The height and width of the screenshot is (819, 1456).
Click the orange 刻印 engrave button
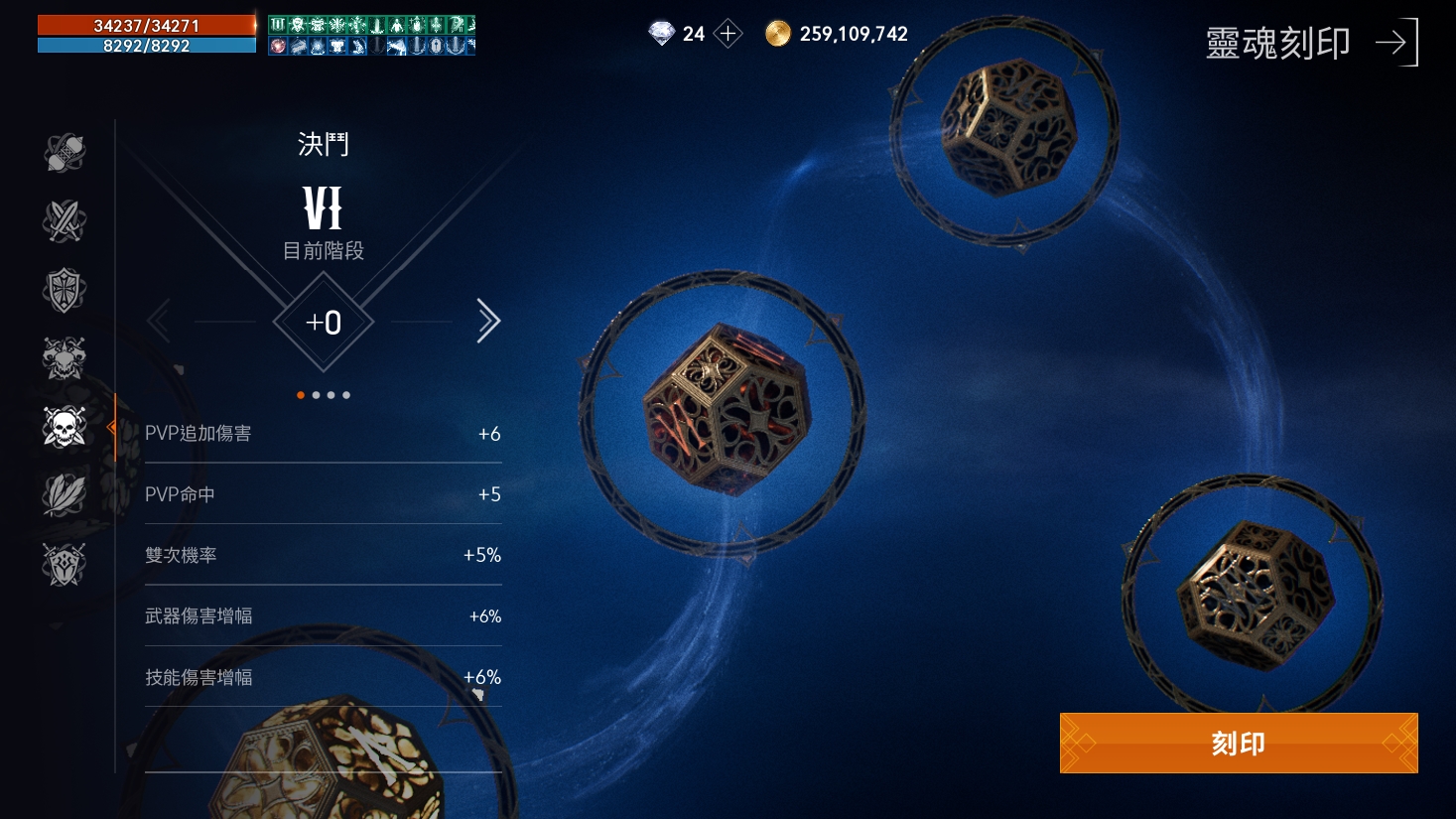click(x=1238, y=743)
